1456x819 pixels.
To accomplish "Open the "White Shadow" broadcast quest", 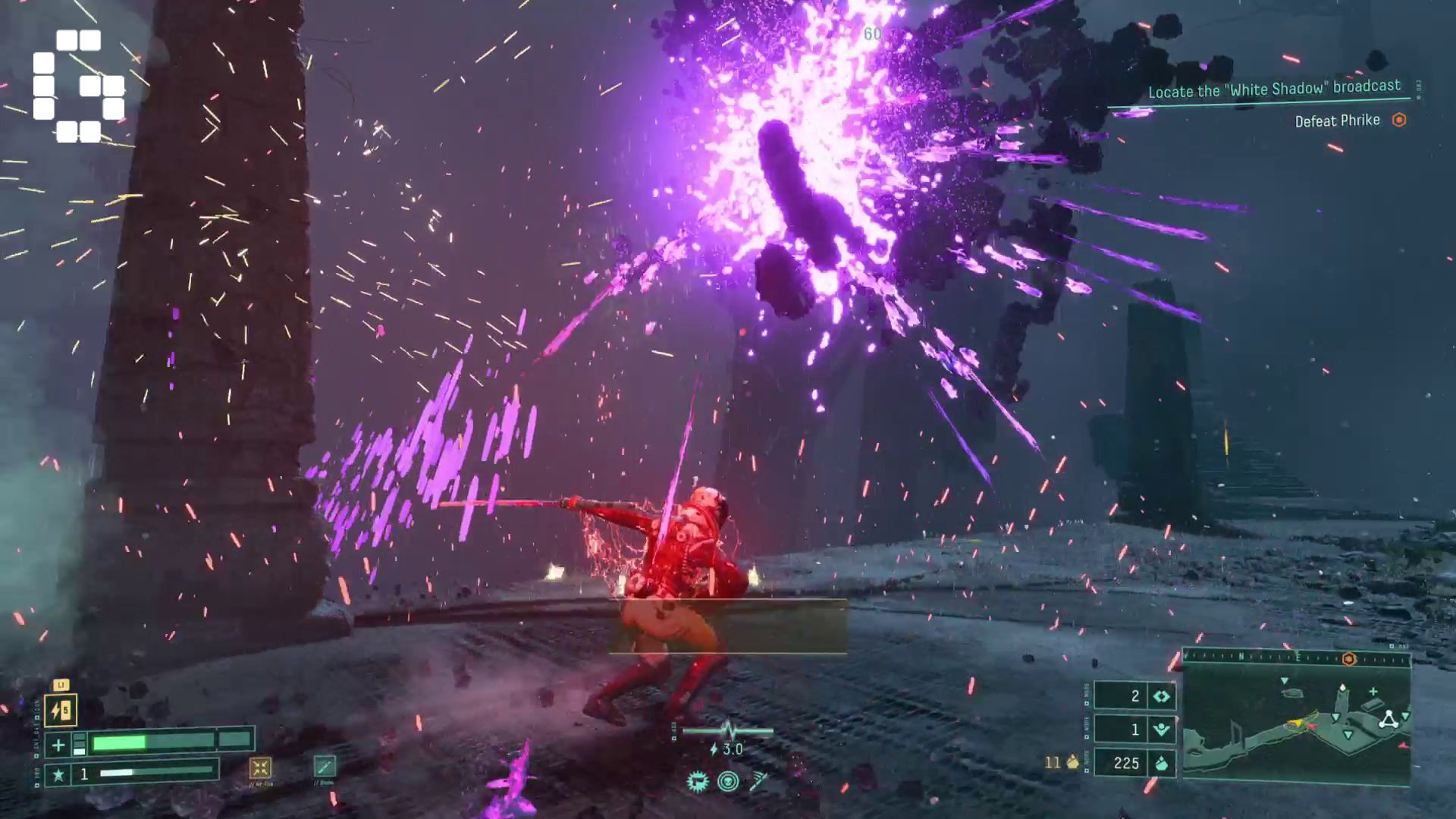I will (x=1274, y=89).
